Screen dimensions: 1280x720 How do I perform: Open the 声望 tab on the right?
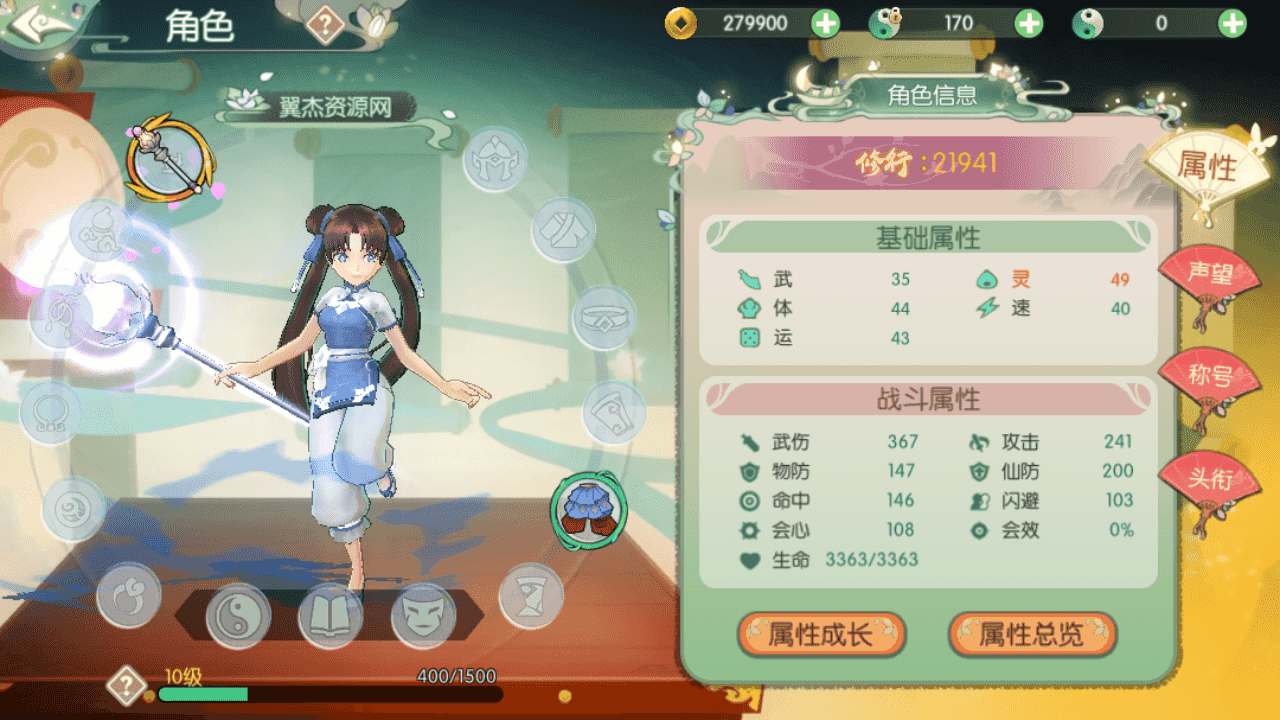tap(1213, 272)
